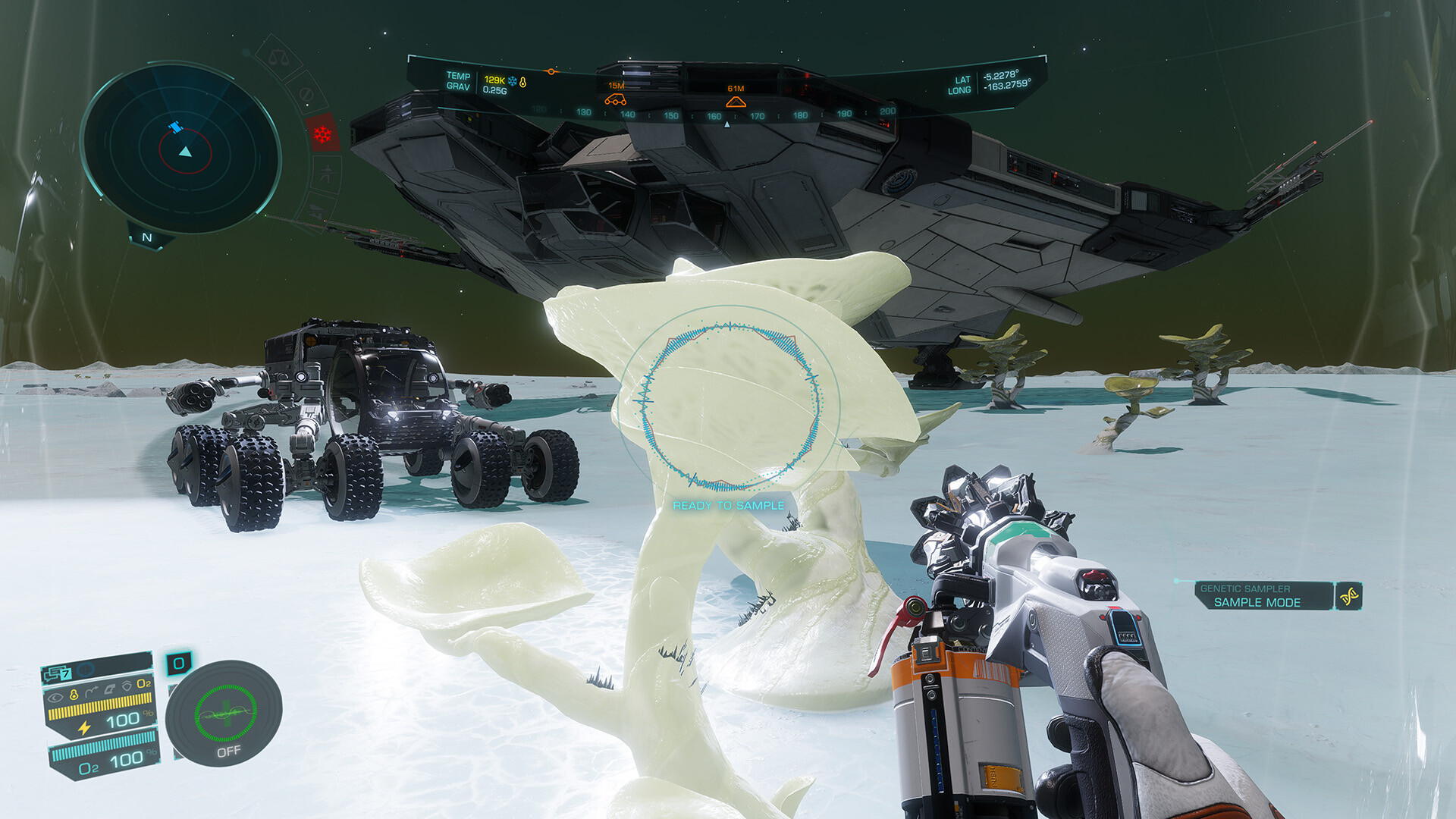
Task: Toggle the shield status disc showing OFF
Action: (x=224, y=713)
